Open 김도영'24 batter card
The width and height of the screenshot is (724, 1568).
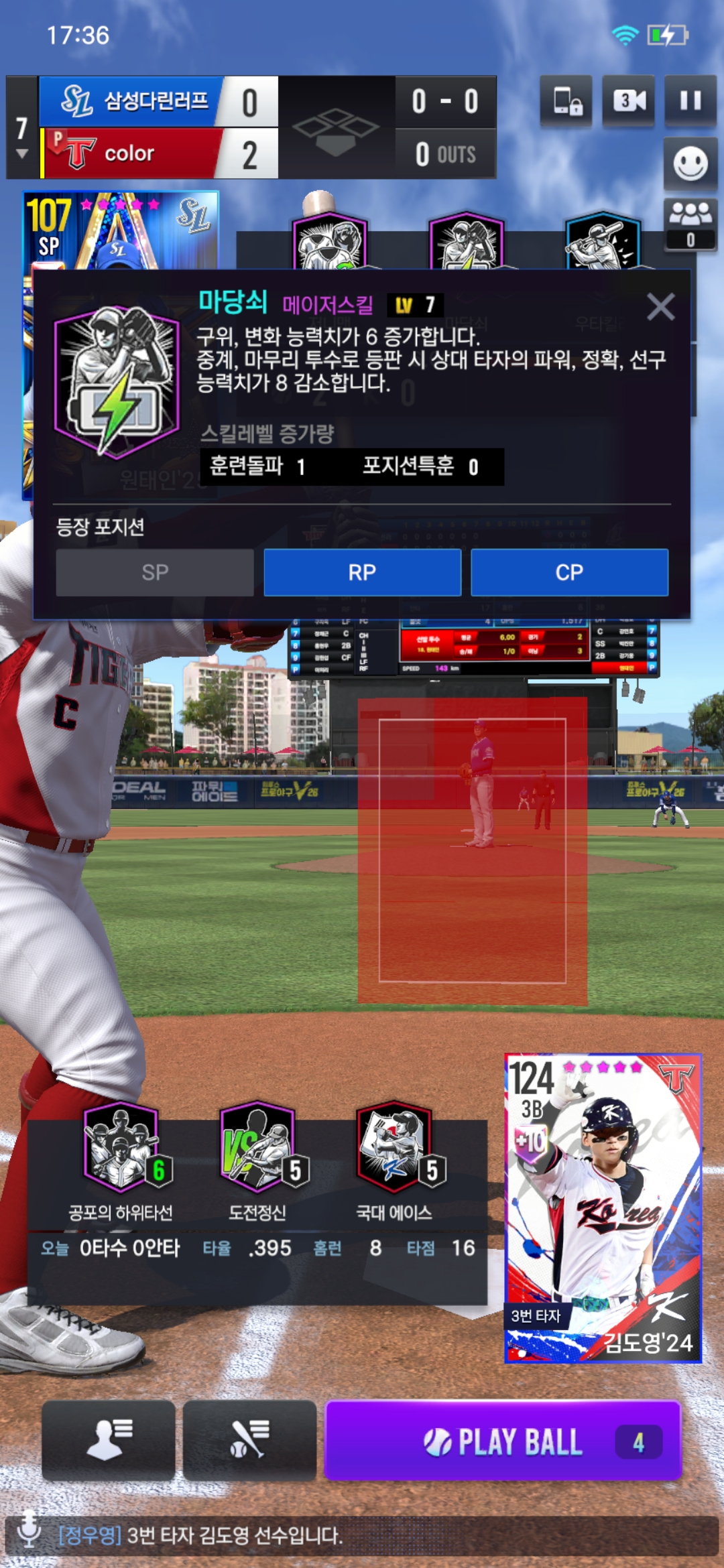pyautogui.click(x=603, y=1207)
